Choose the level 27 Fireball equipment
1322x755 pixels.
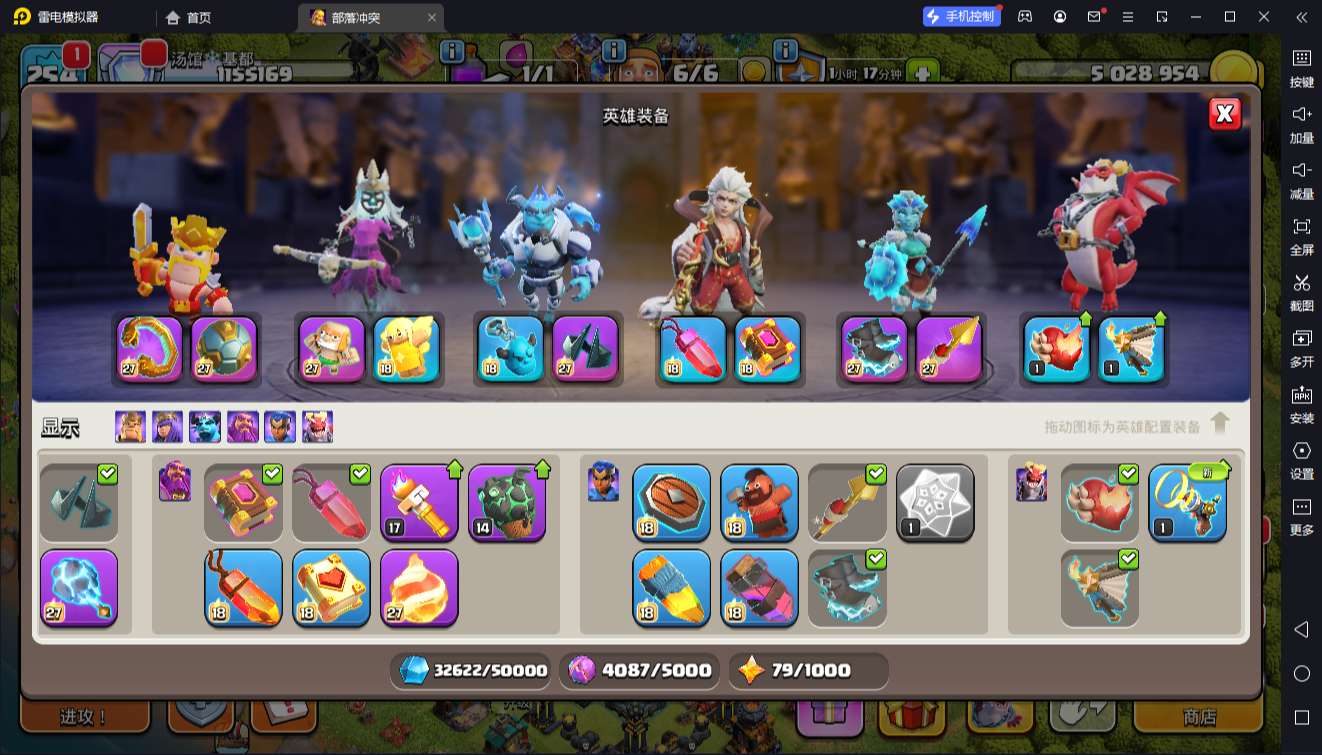click(419, 587)
